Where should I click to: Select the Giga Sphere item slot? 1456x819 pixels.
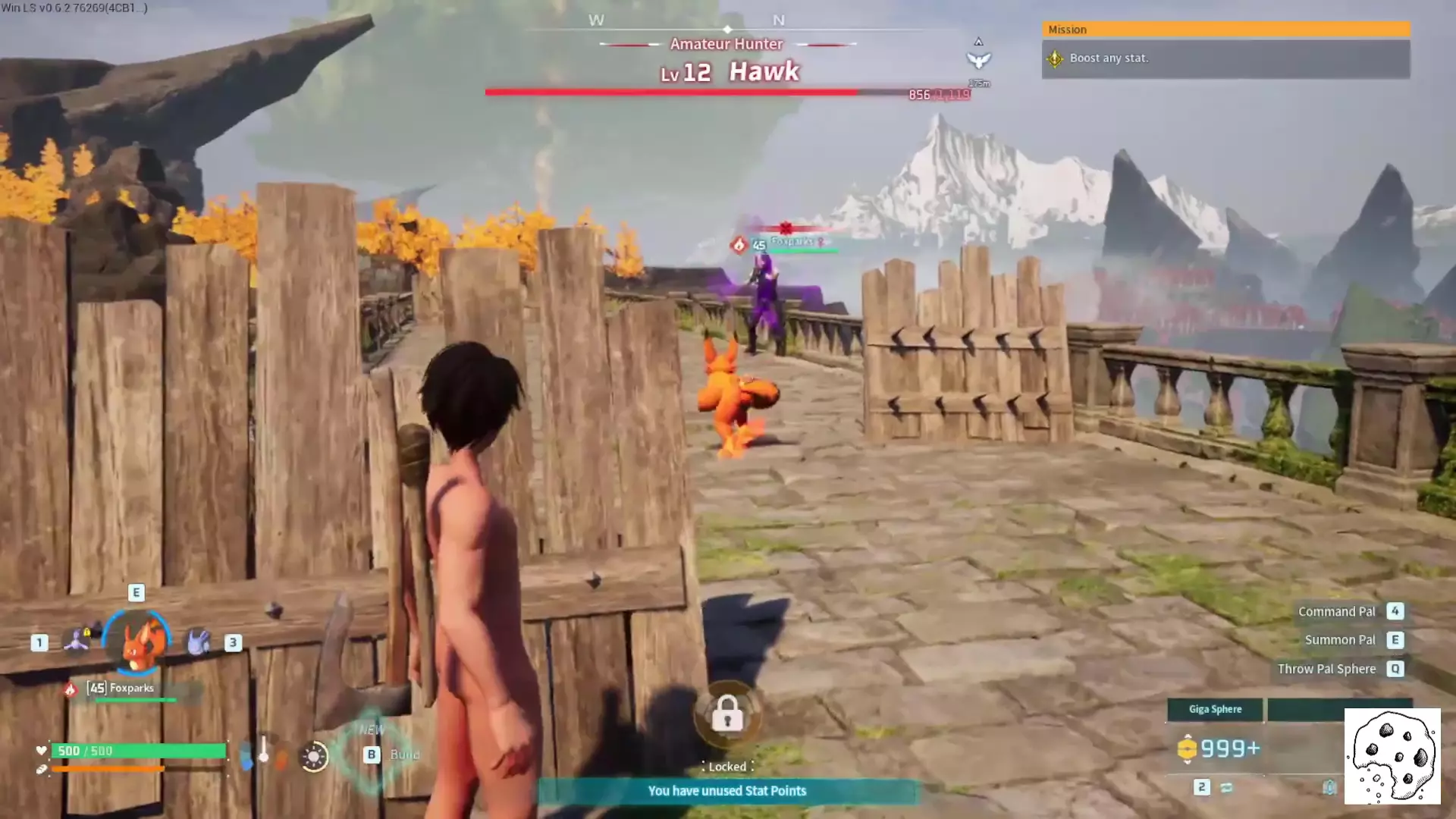1215,710
